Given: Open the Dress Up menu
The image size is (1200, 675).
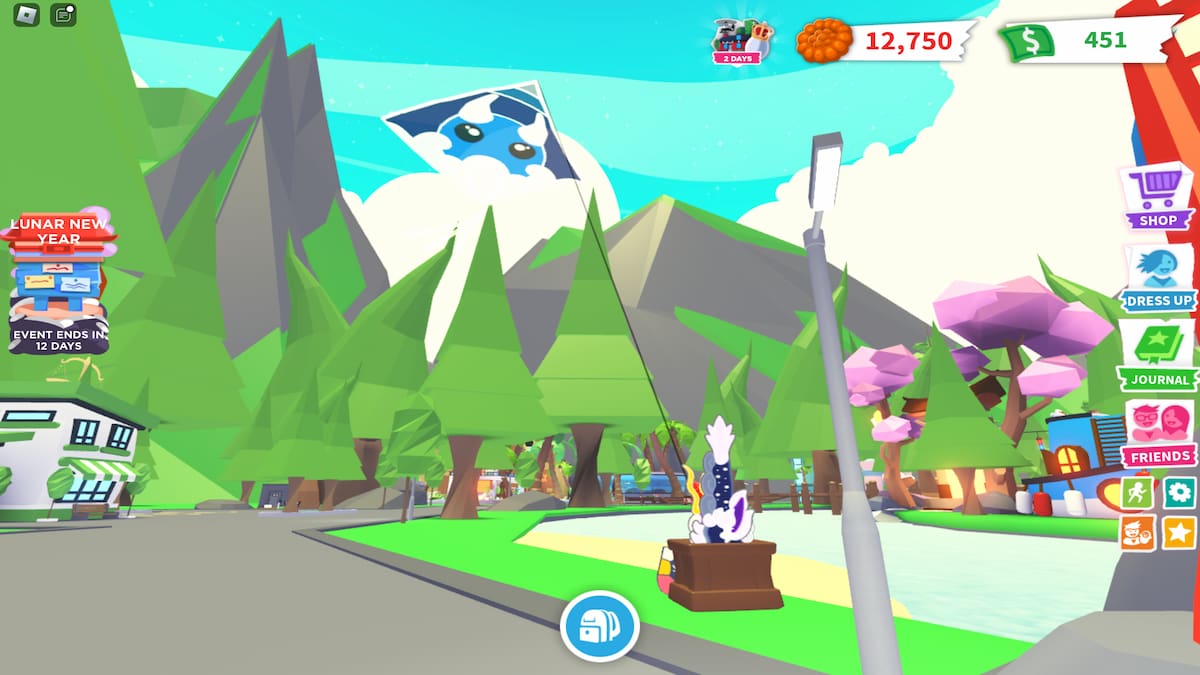Looking at the screenshot, I should pyautogui.click(x=1158, y=279).
